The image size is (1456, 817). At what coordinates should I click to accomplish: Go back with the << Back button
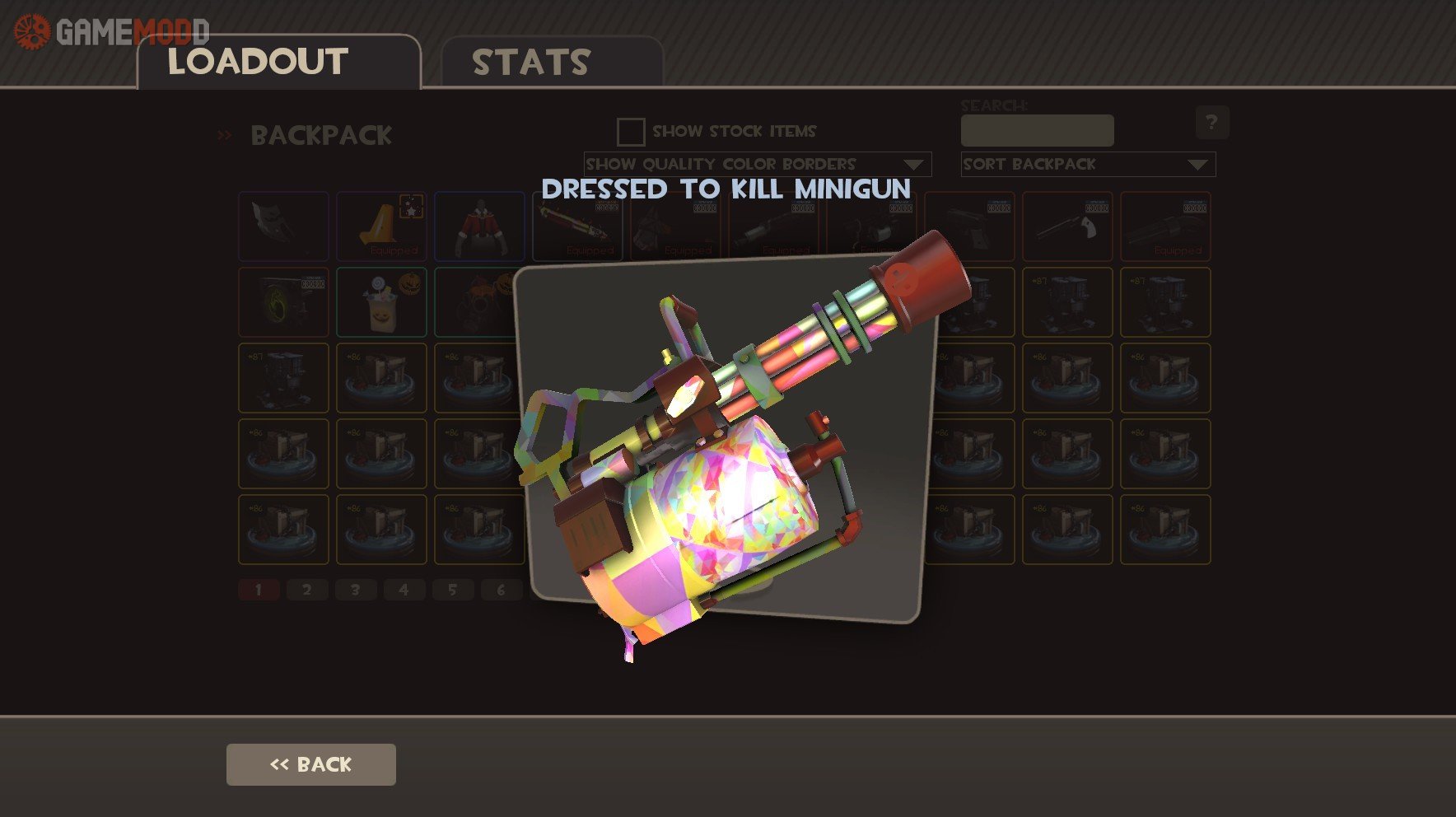[x=310, y=764]
